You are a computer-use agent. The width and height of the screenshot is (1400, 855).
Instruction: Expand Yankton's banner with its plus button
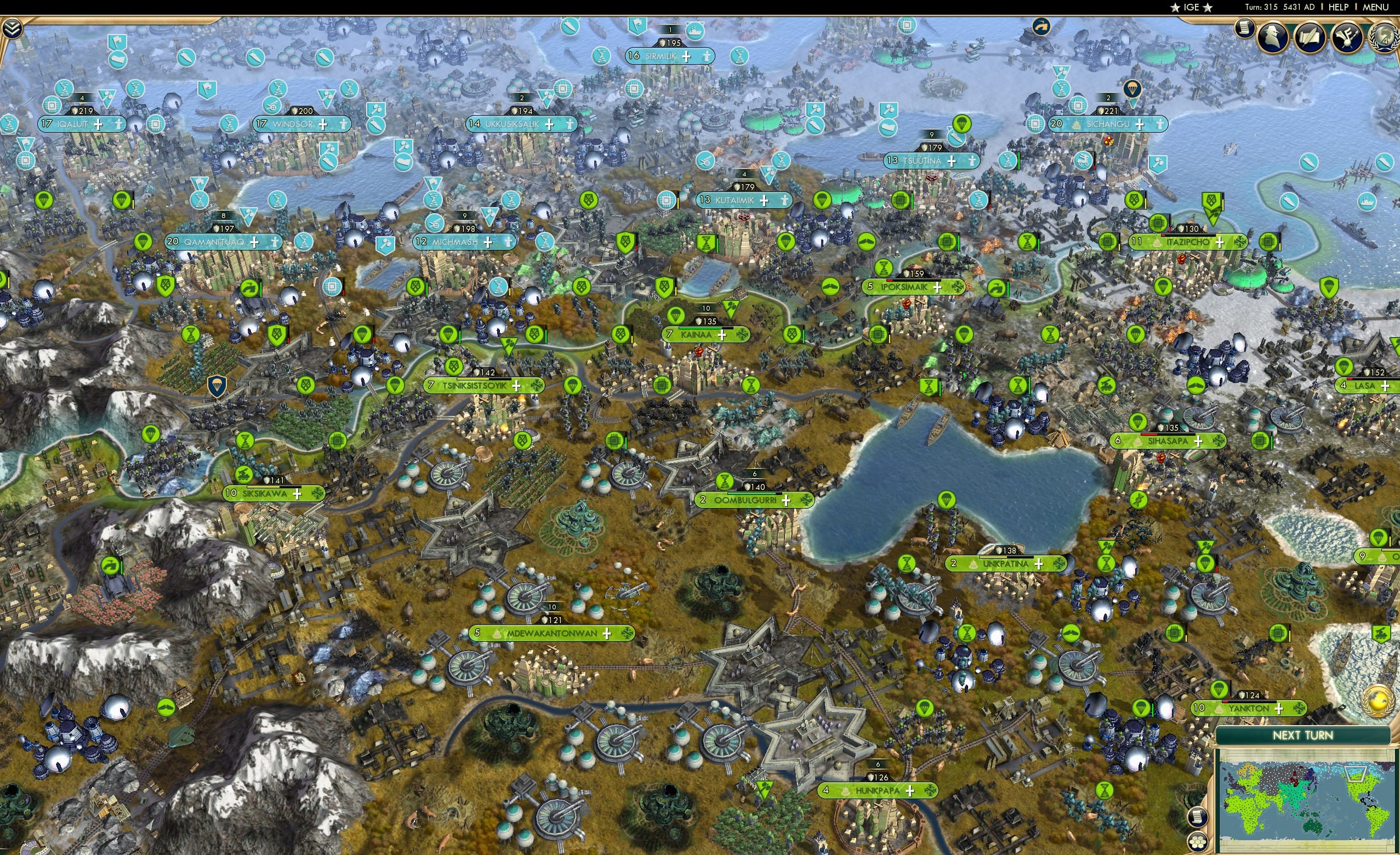tap(1279, 710)
